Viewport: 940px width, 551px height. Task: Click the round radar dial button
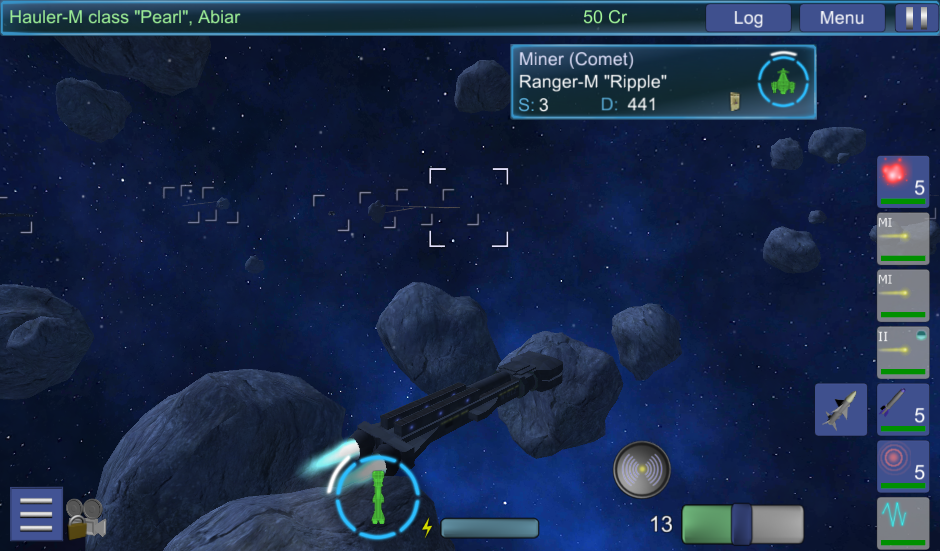pos(642,469)
